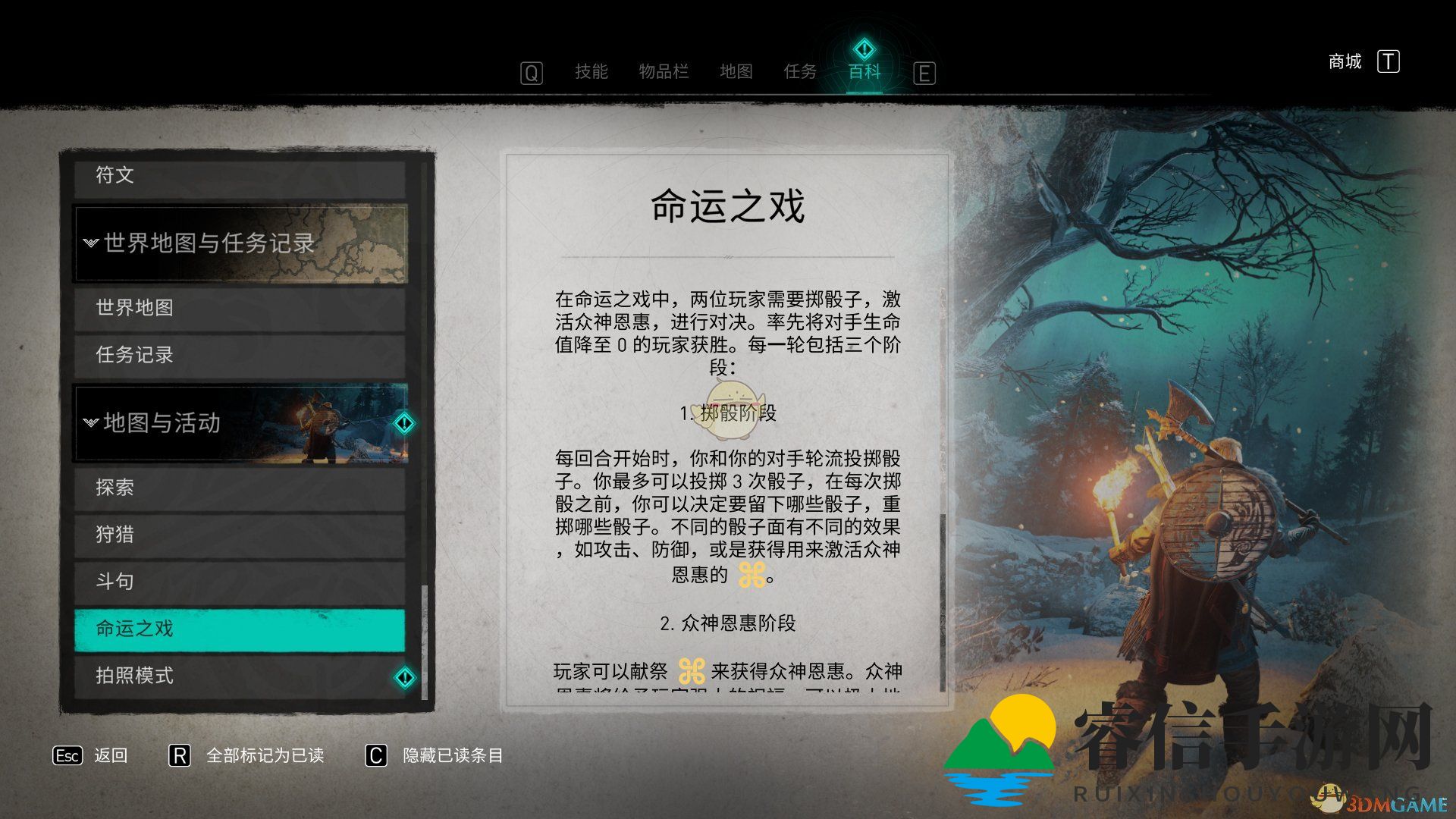Open the 商城 store
Screen dimensions: 1456x819
coord(1344,61)
